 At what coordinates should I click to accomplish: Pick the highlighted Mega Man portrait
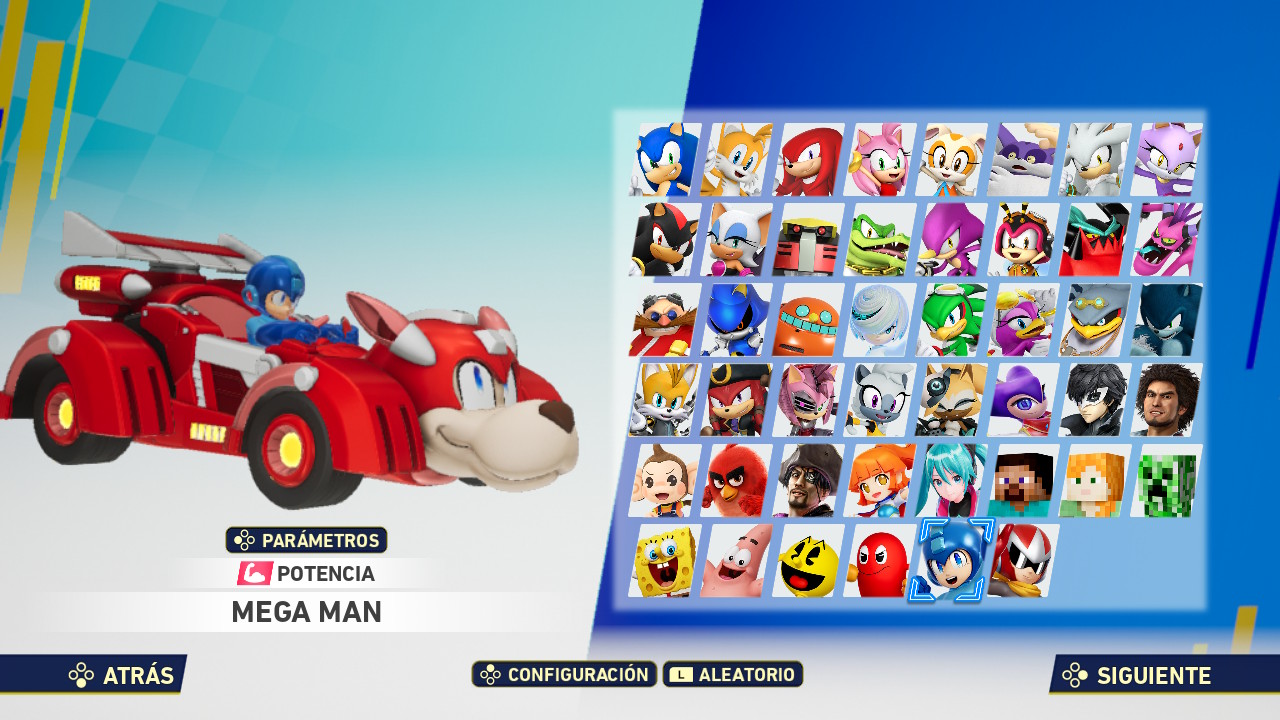[952, 560]
